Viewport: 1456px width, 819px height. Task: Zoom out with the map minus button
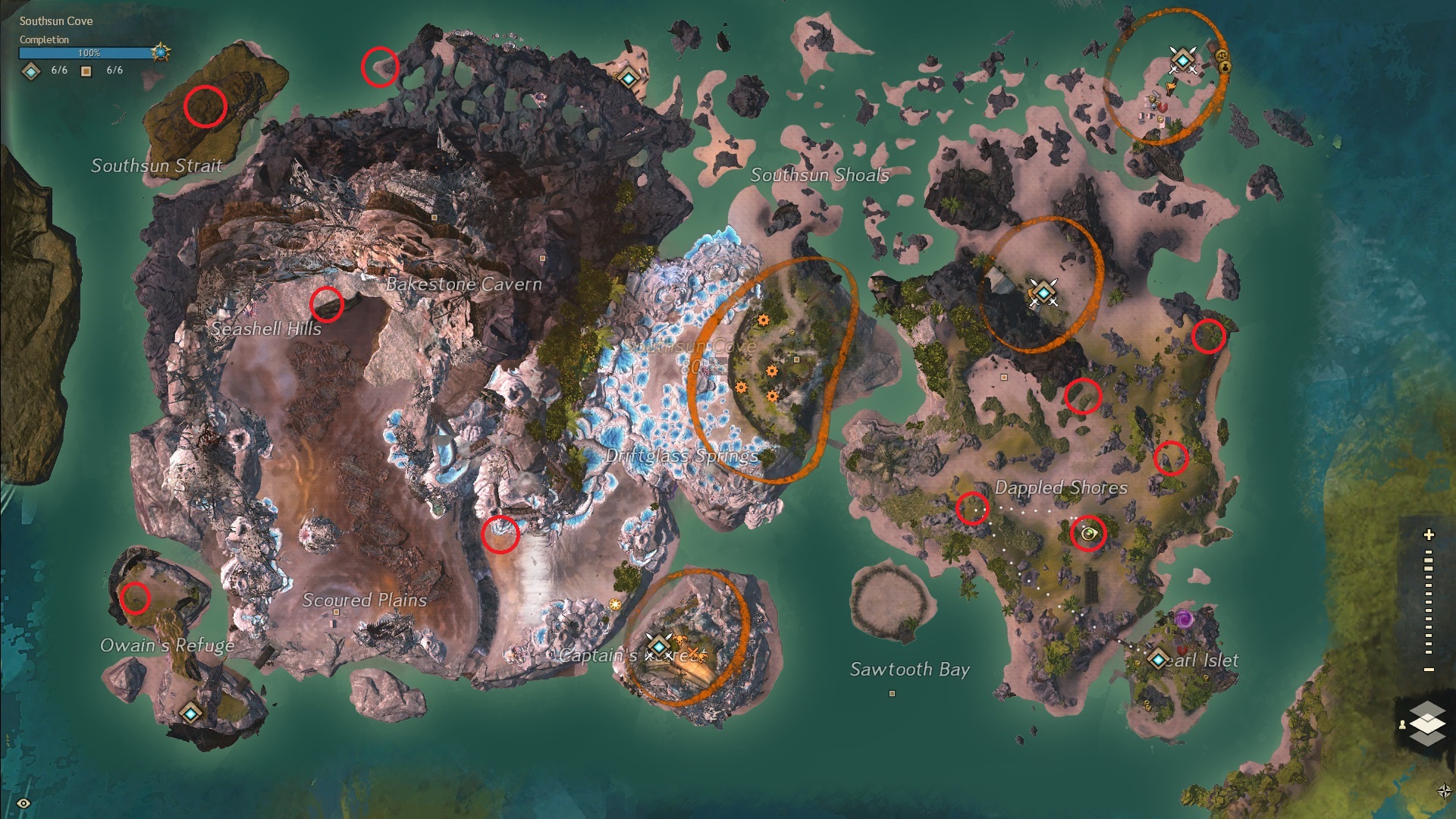point(1429,670)
